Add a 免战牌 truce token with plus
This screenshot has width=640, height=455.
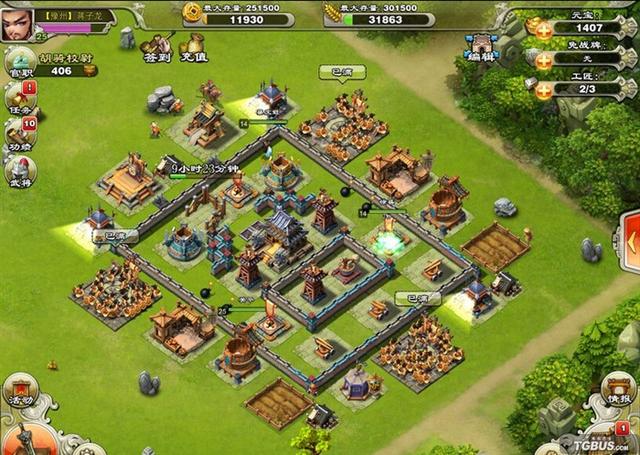[542, 60]
